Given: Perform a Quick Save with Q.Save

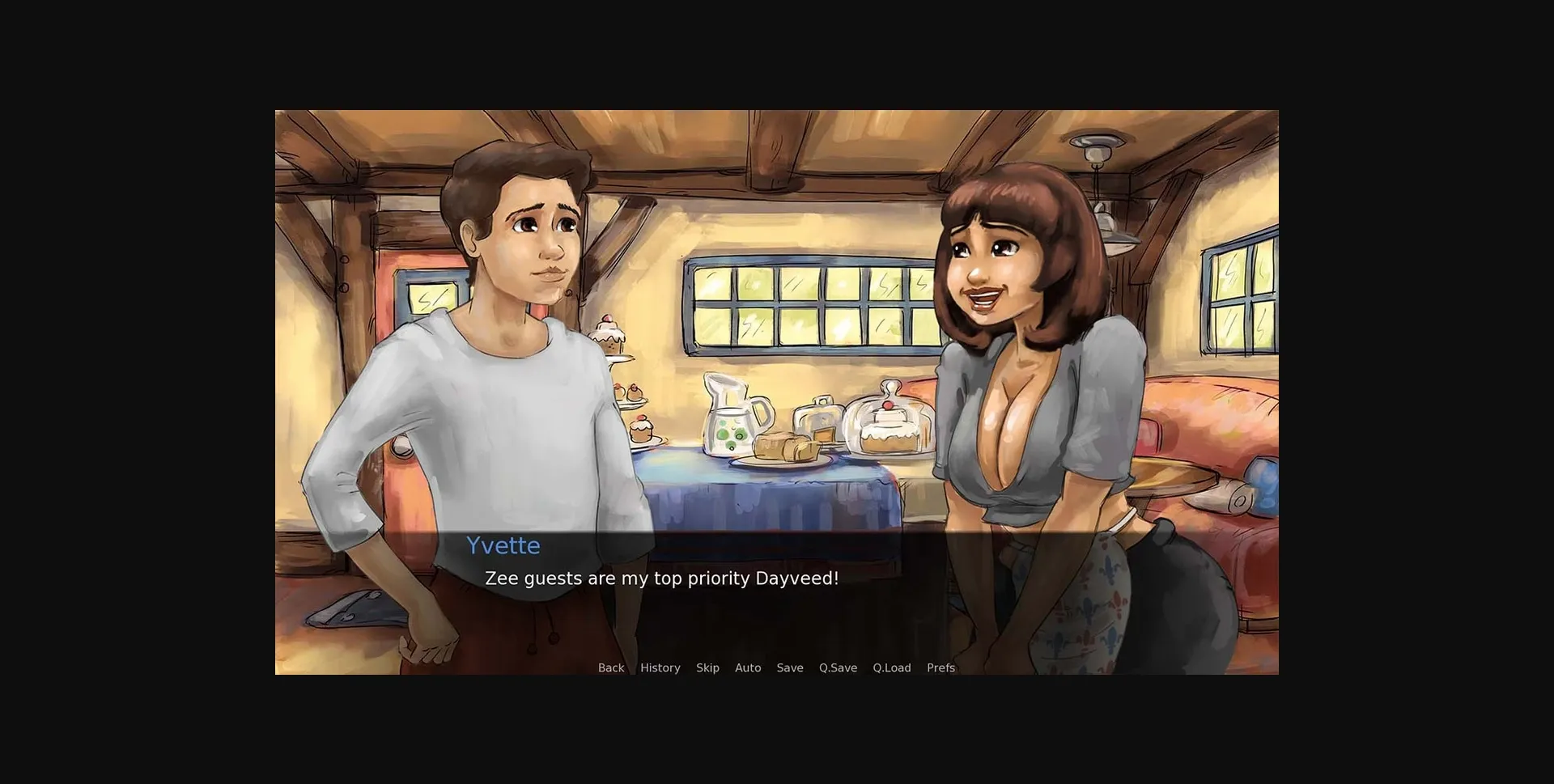Looking at the screenshot, I should point(837,667).
